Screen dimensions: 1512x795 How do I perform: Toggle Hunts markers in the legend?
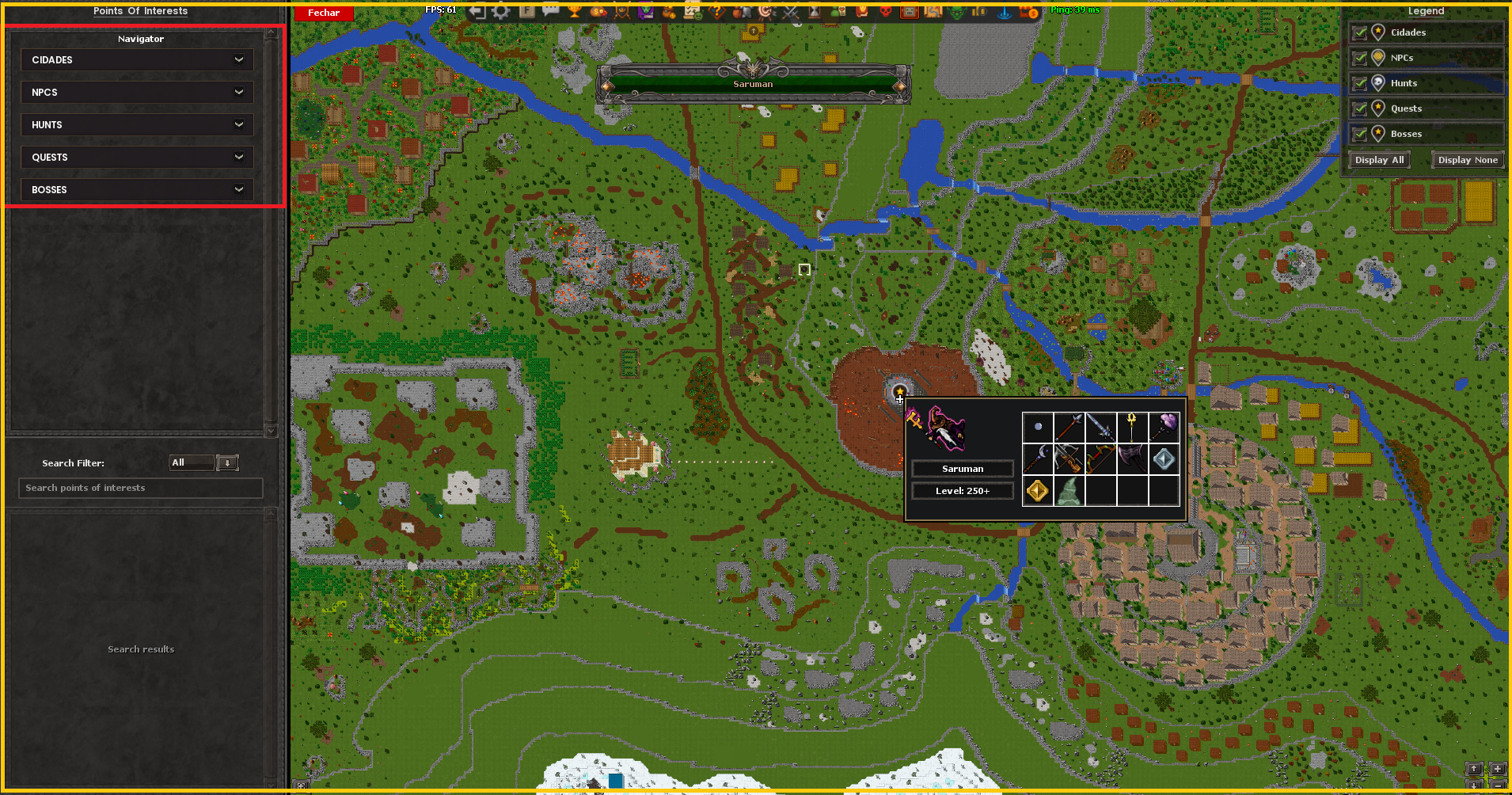click(x=1360, y=83)
